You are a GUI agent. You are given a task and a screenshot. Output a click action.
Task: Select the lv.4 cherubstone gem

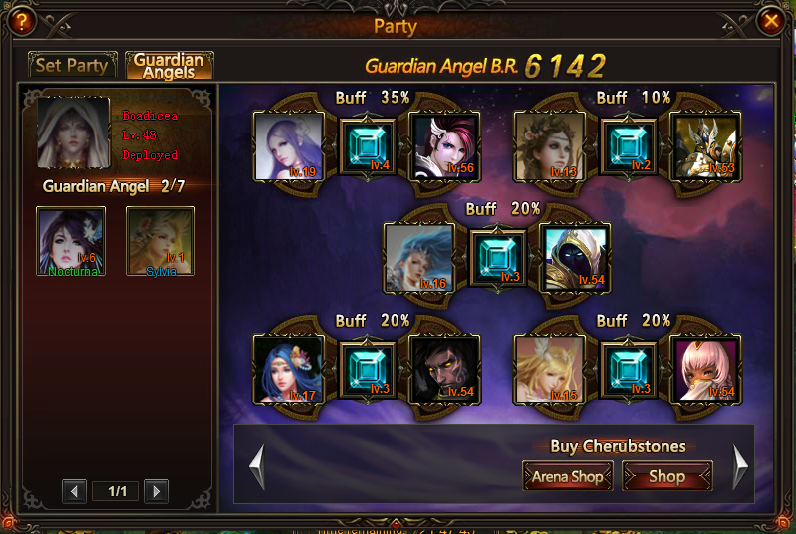[x=368, y=147]
